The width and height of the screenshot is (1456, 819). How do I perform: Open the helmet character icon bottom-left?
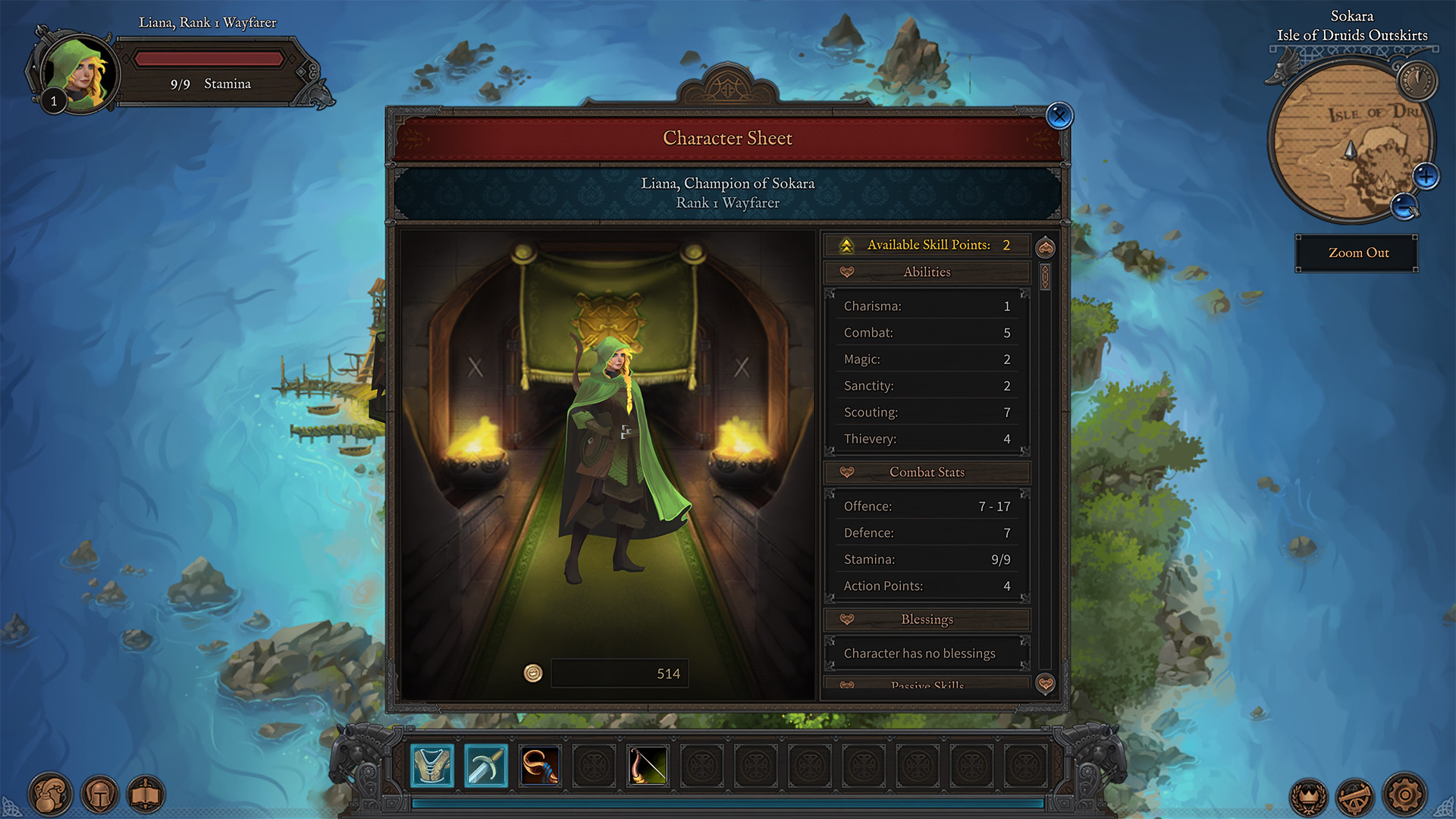[x=99, y=793]
